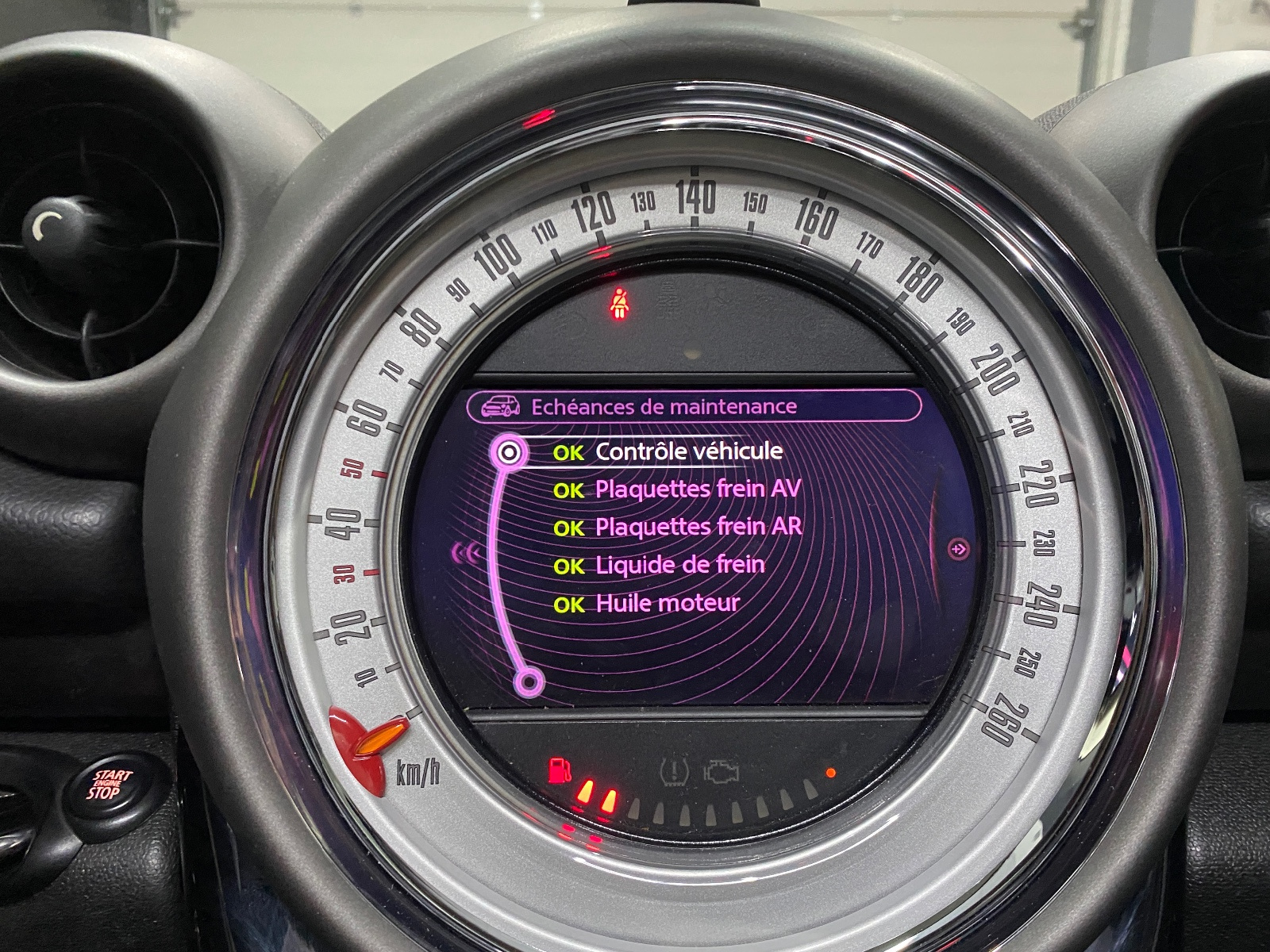This screenshot has height=952, width=1270.
Task: Select the Liquide de frein row
Action: click(679, 565)
